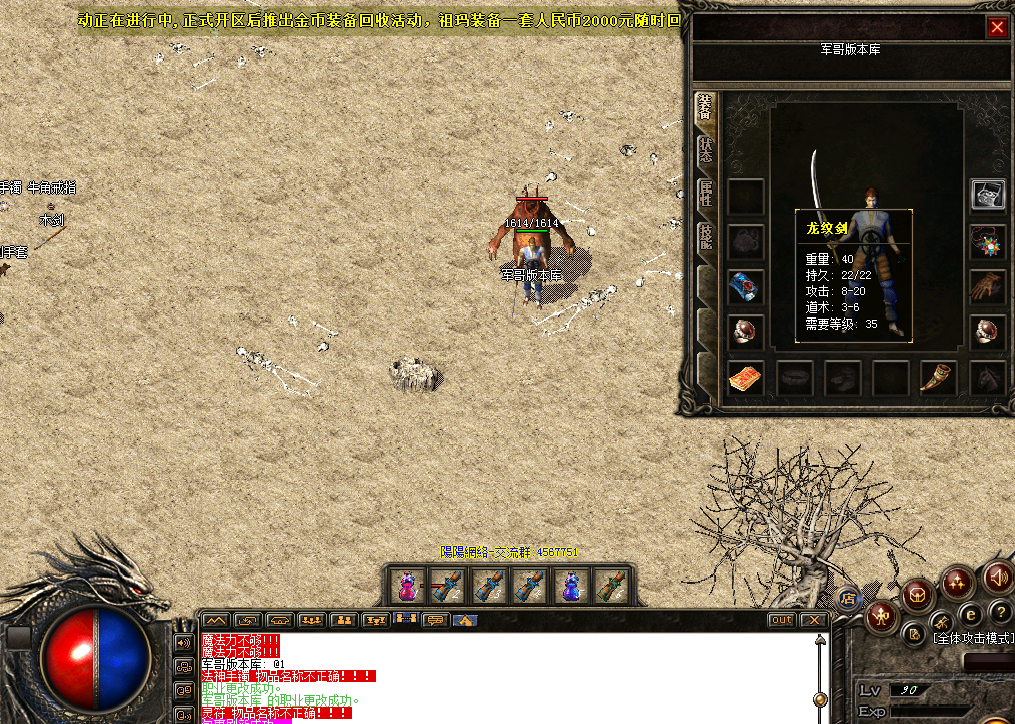The height and width of the screenshot is (724, 1015).
Task: Use the purple potion in the hotbar
Action: click(569, 585)
